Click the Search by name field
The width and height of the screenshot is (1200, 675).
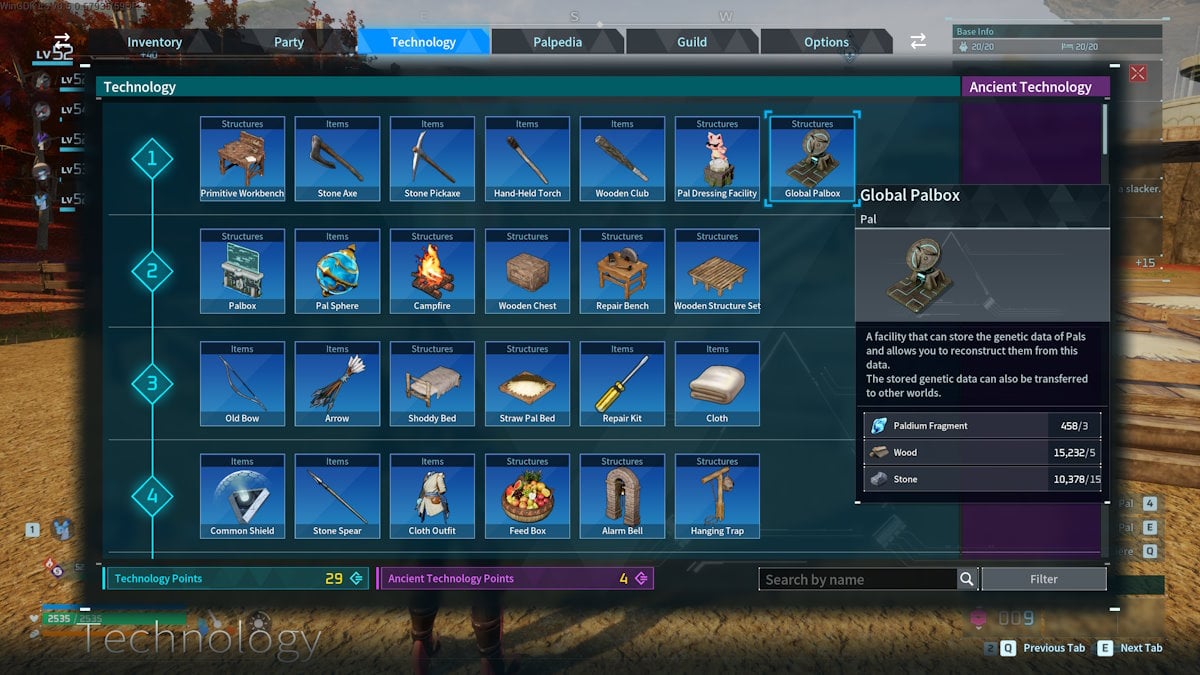tap(858, 579)
